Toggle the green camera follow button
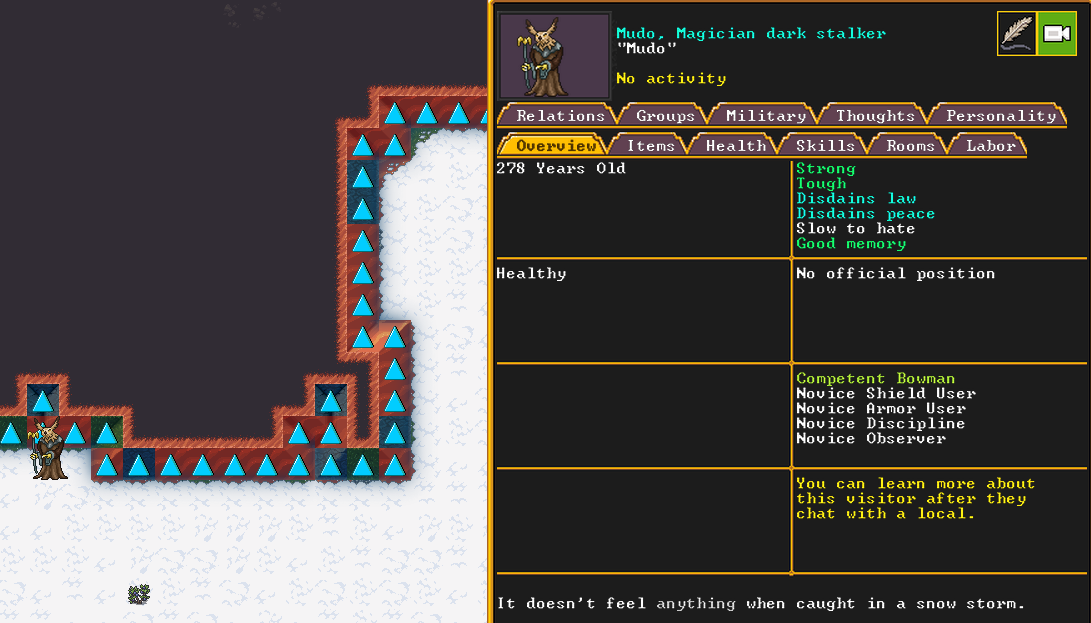Screen dimensions: 1091x623 coord(1056,34)
